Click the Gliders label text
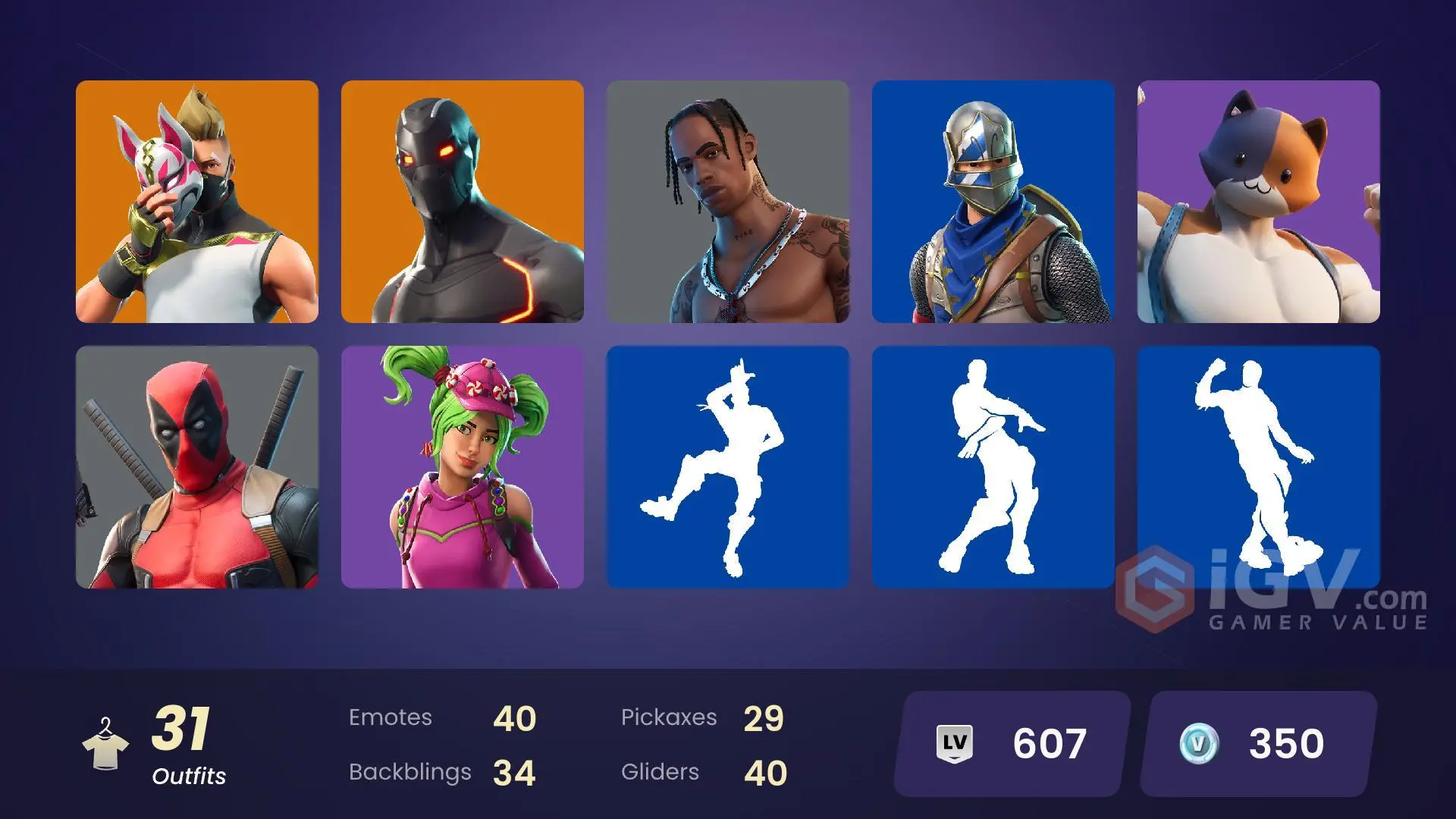1456x819 pixels. click(659, 772)
